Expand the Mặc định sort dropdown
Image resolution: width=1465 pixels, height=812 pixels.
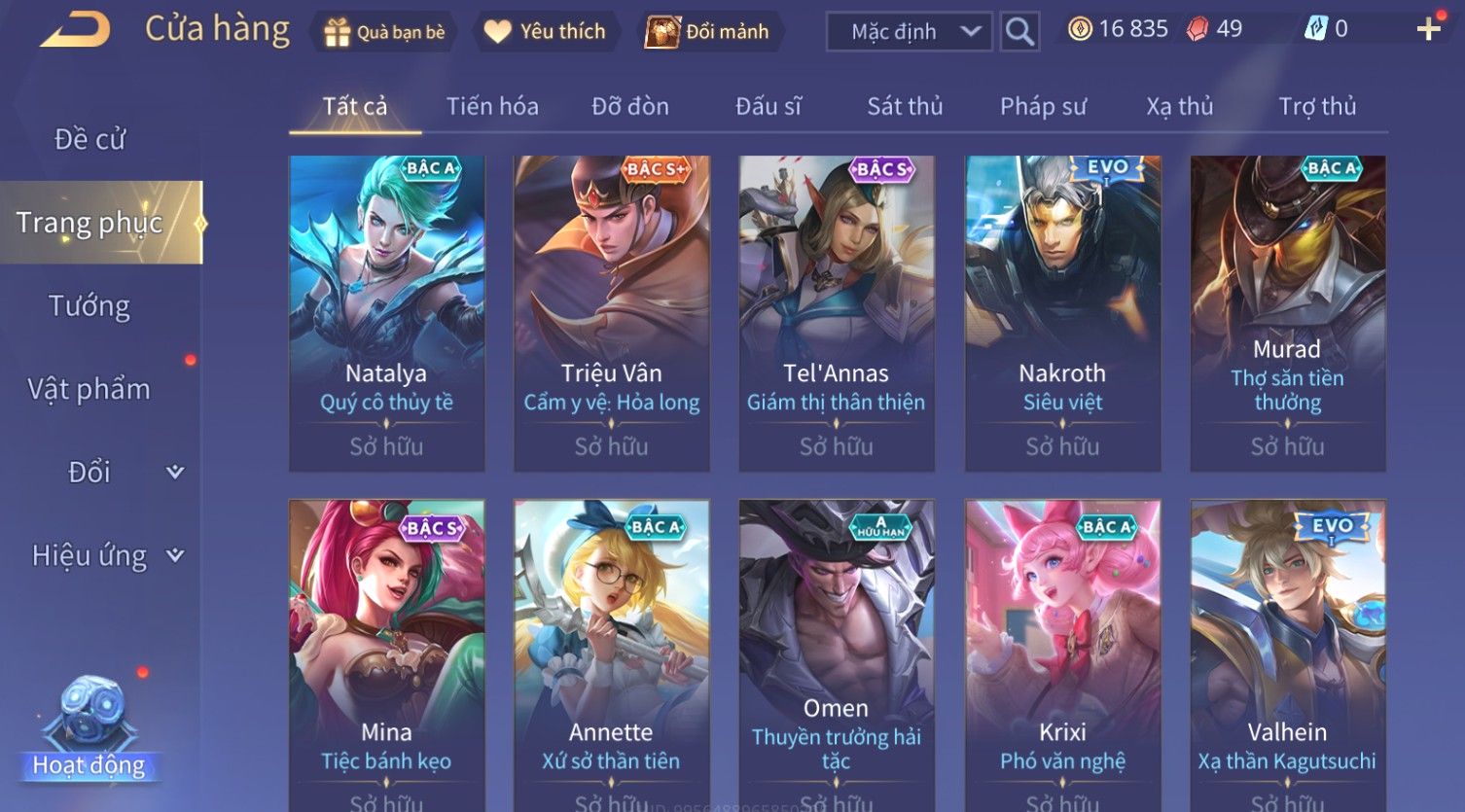point(909,32)
